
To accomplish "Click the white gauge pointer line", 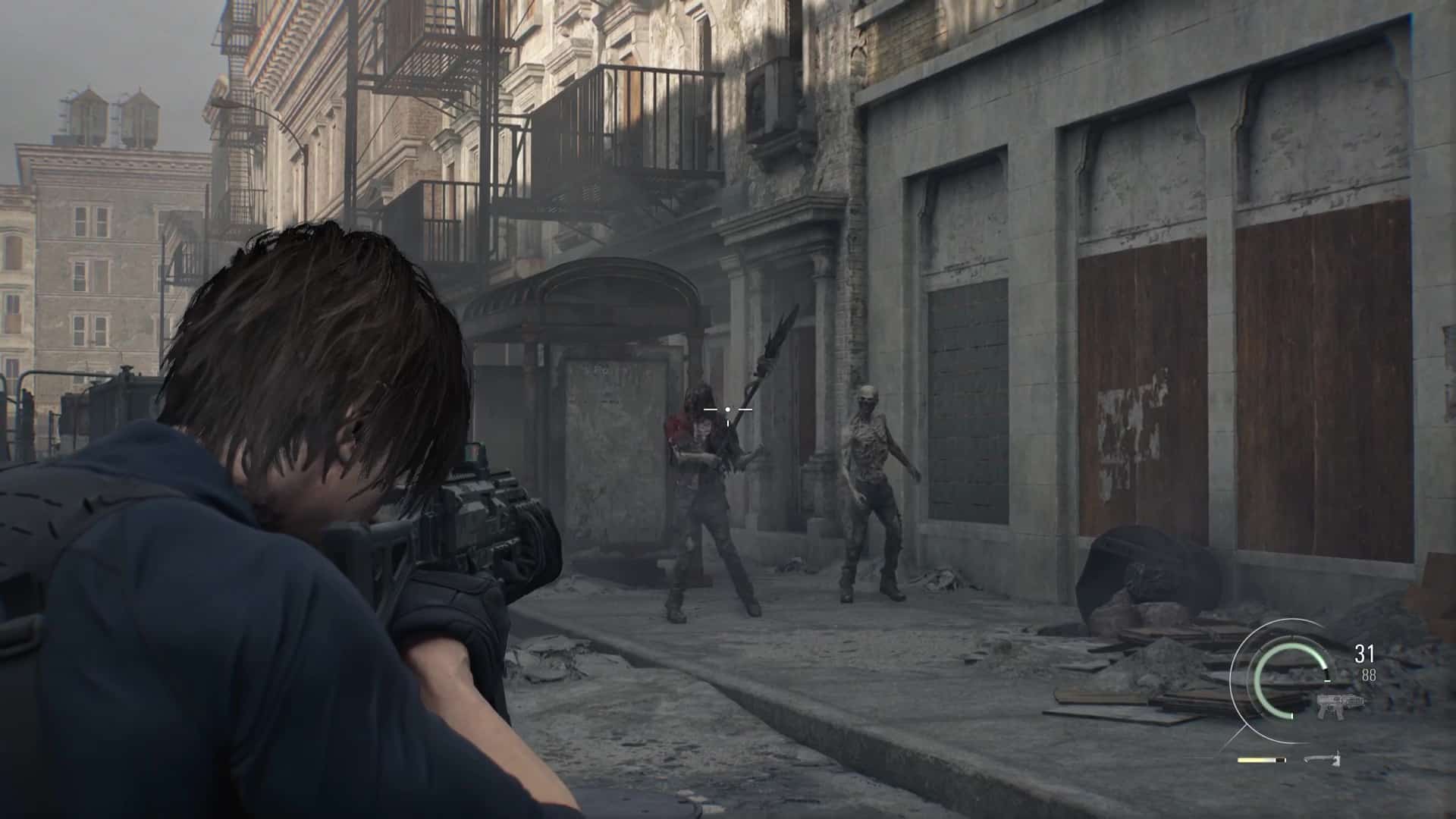I will pyautogui.click(x=1327, y=680).
